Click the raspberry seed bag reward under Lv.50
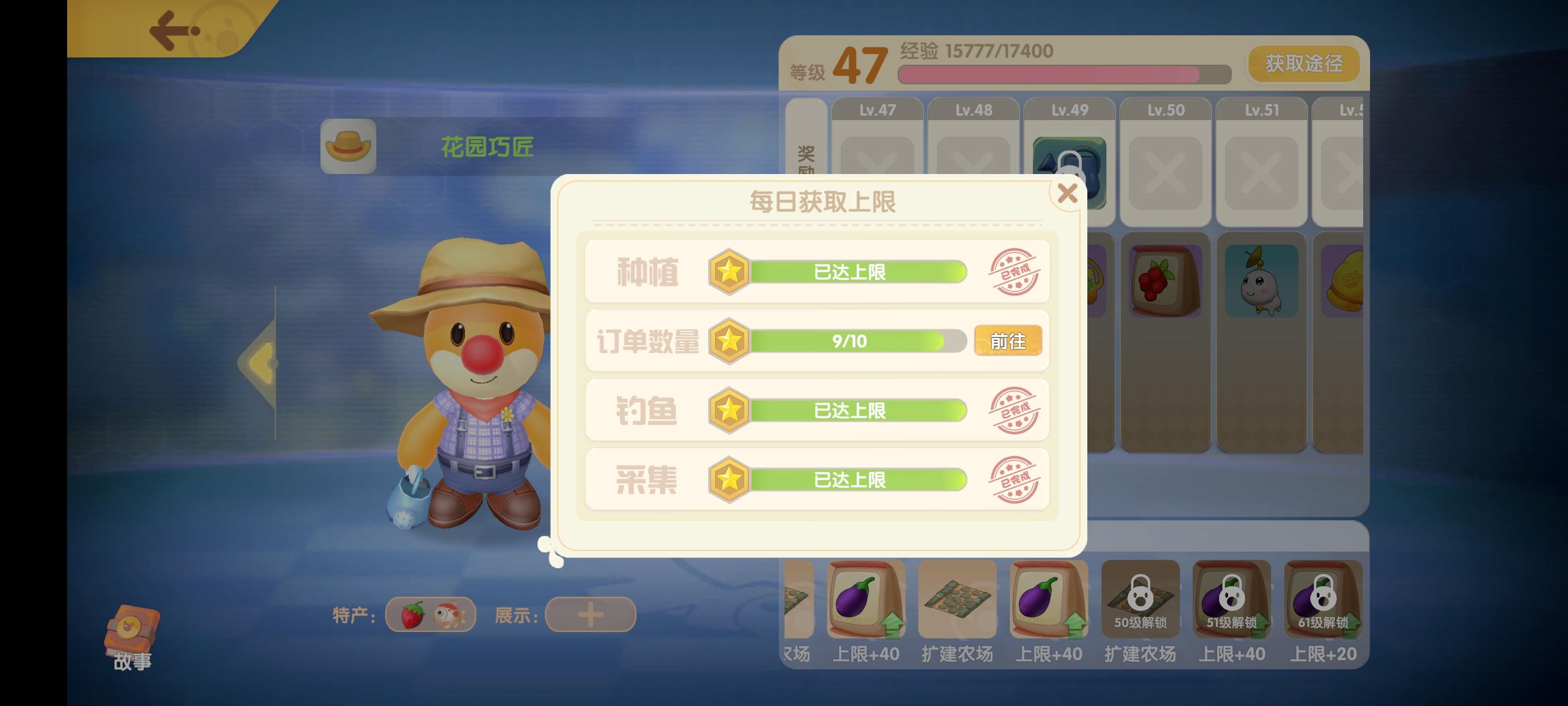The image size is (1568, 706). pos(1166,280)
